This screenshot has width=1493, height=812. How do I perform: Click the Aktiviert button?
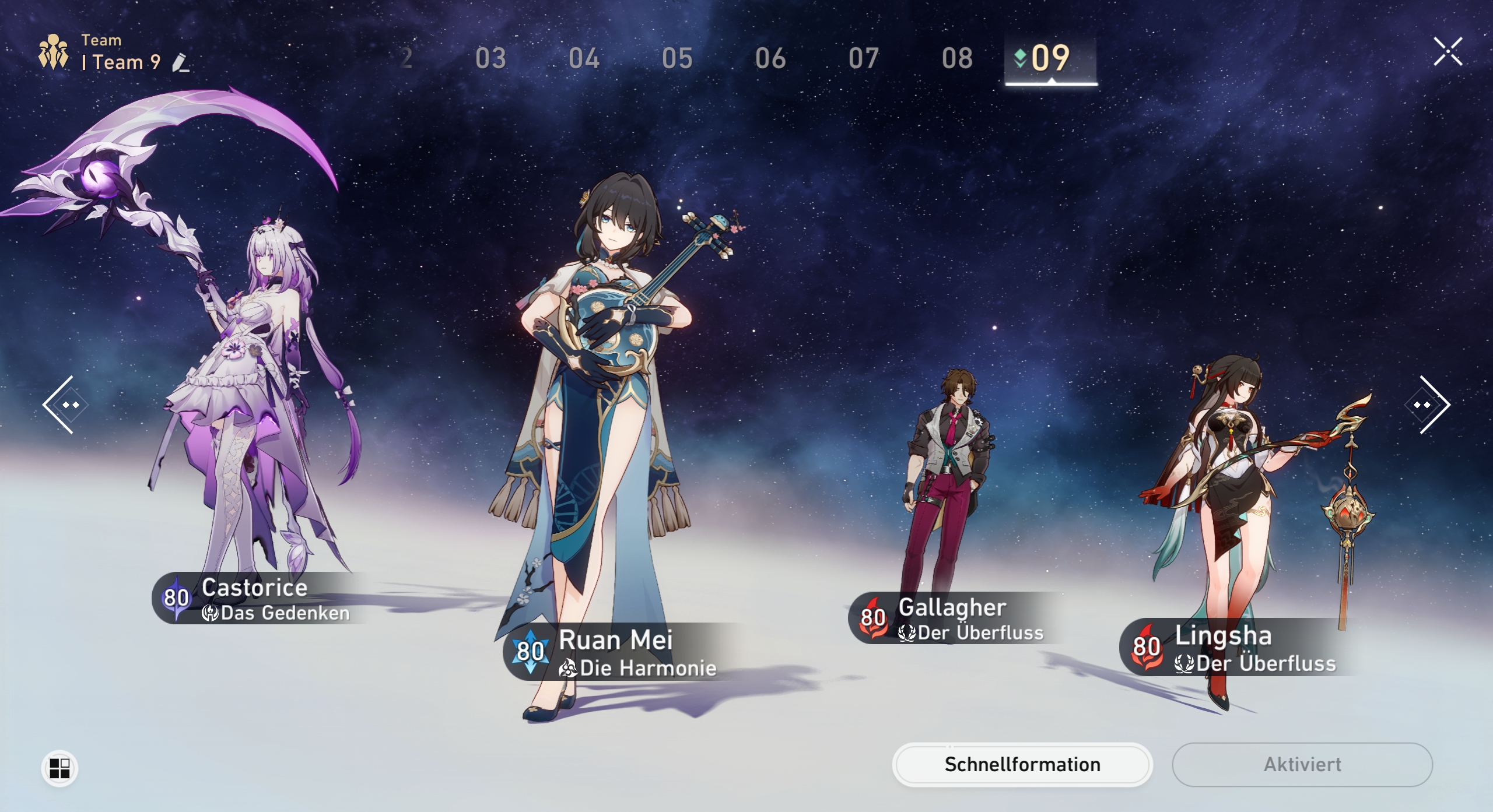point(1302,764)
